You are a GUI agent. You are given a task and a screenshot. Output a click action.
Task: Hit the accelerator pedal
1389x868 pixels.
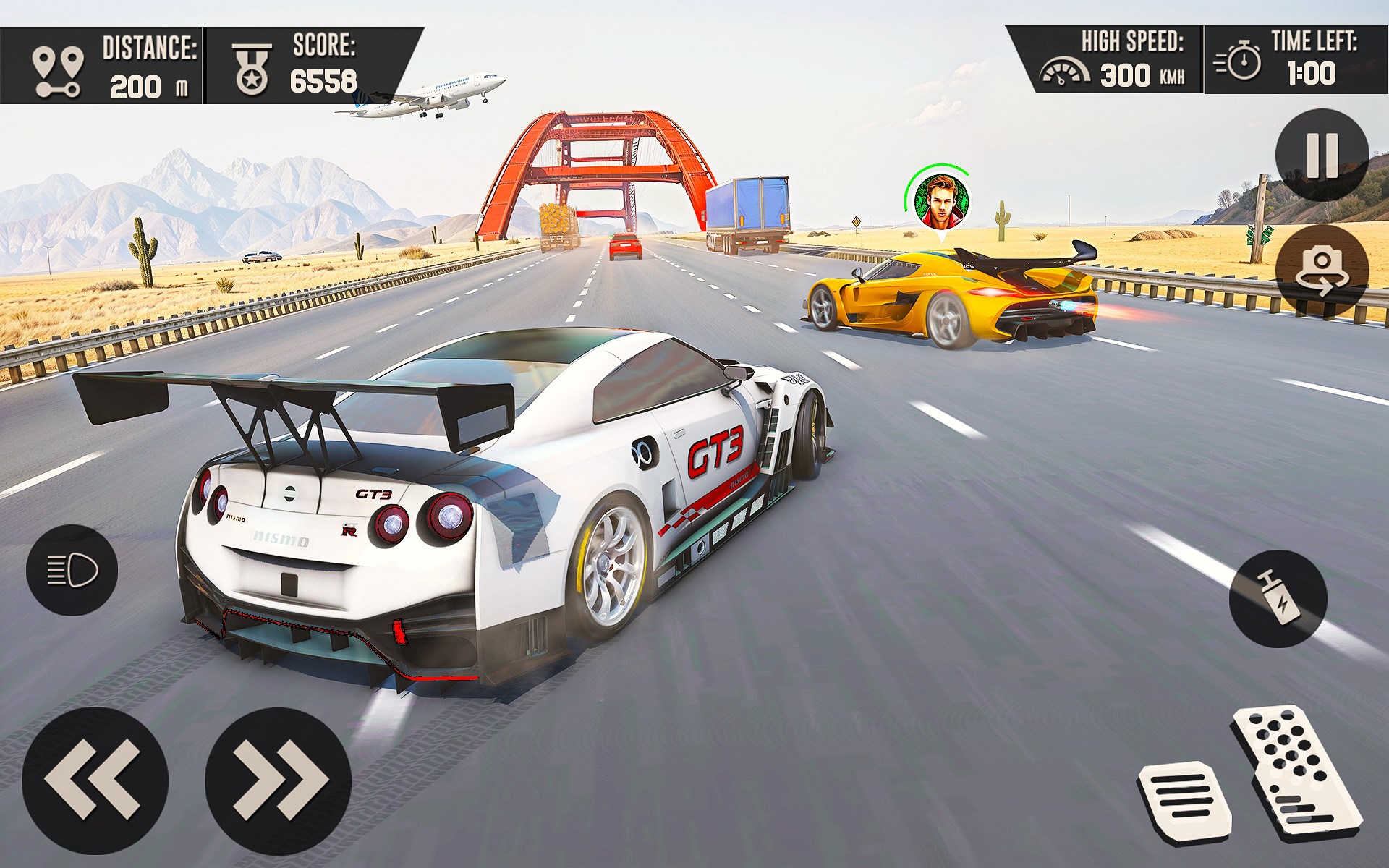pos(1296,773)
